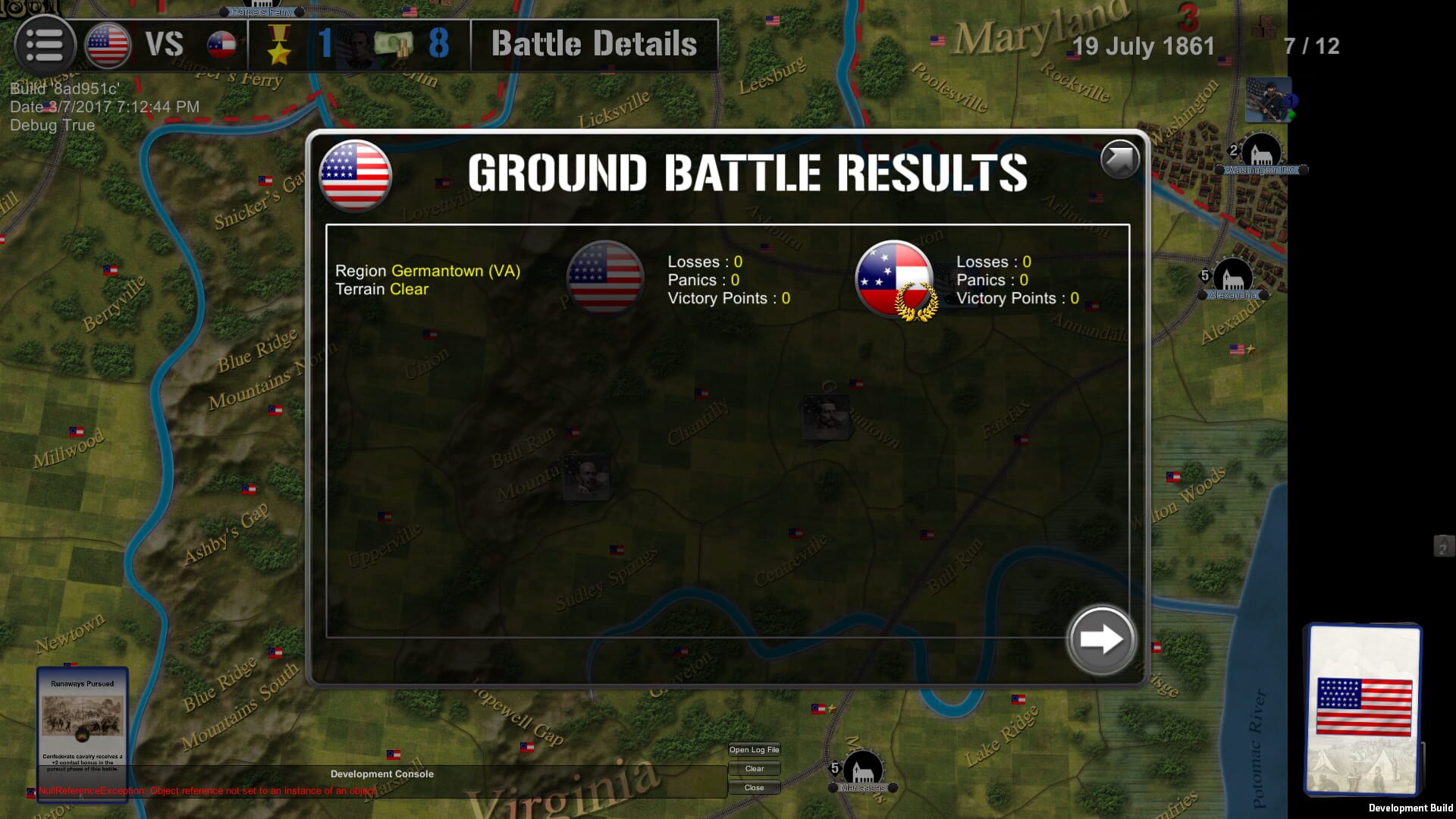Open the hamburger menu in the top-left corner

point(45,45)
